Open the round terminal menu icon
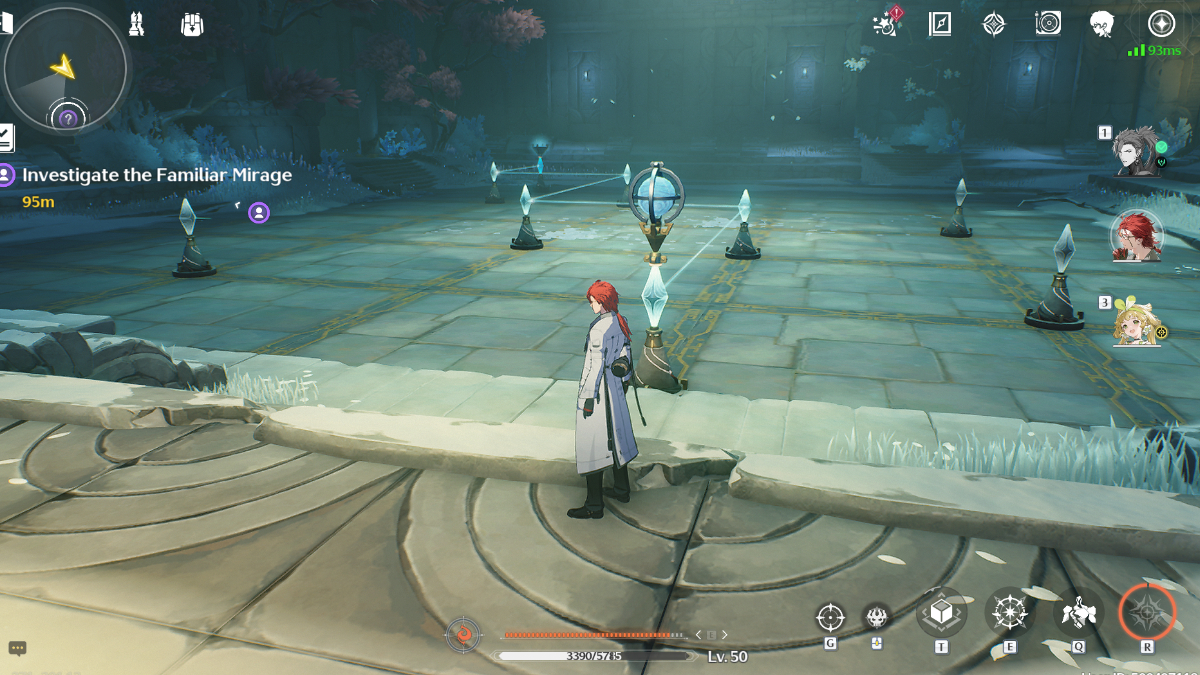The image size is (1200, 675). pos(1161,23)
